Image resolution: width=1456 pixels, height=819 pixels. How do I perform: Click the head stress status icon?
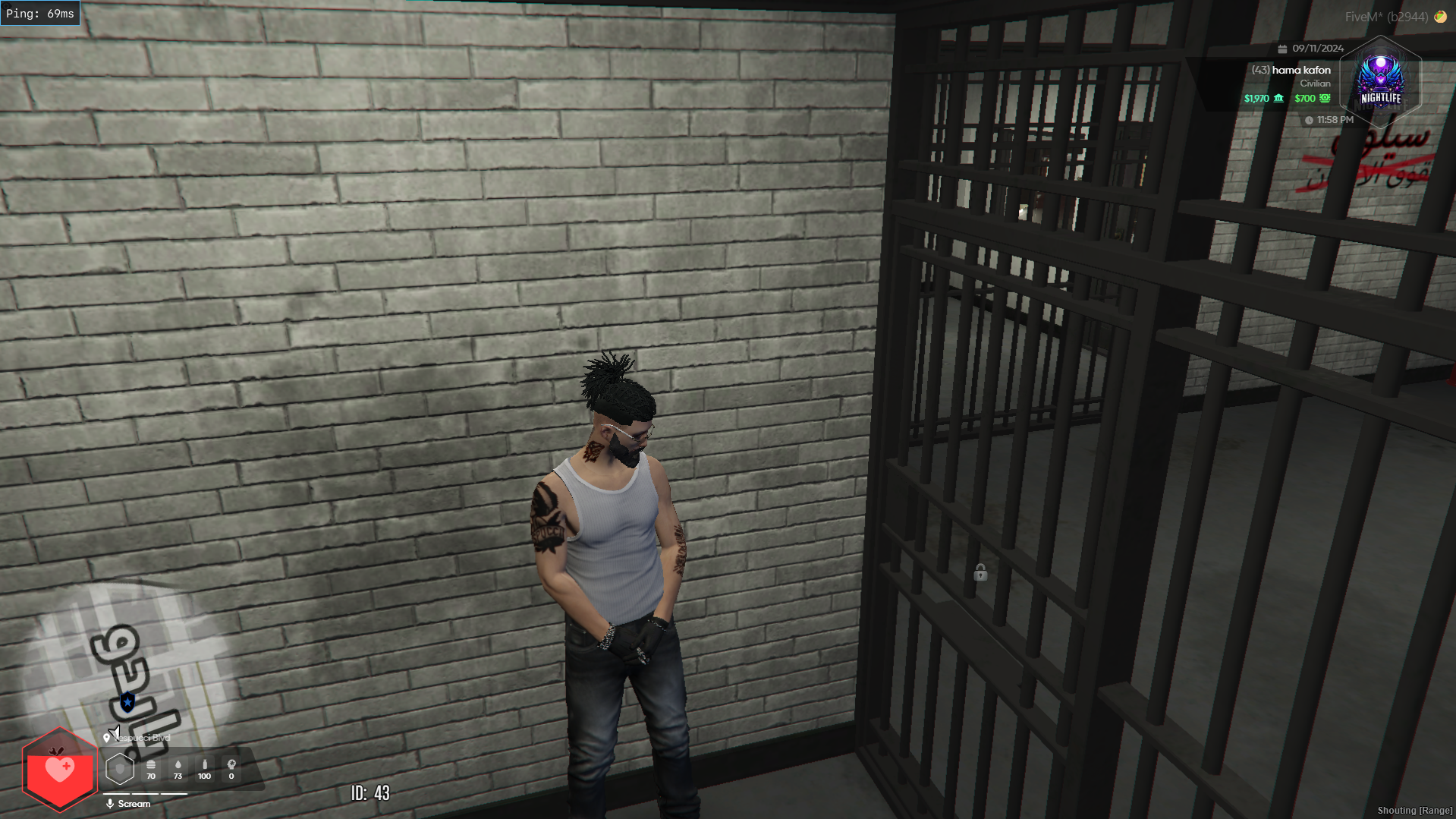(231, 765)
